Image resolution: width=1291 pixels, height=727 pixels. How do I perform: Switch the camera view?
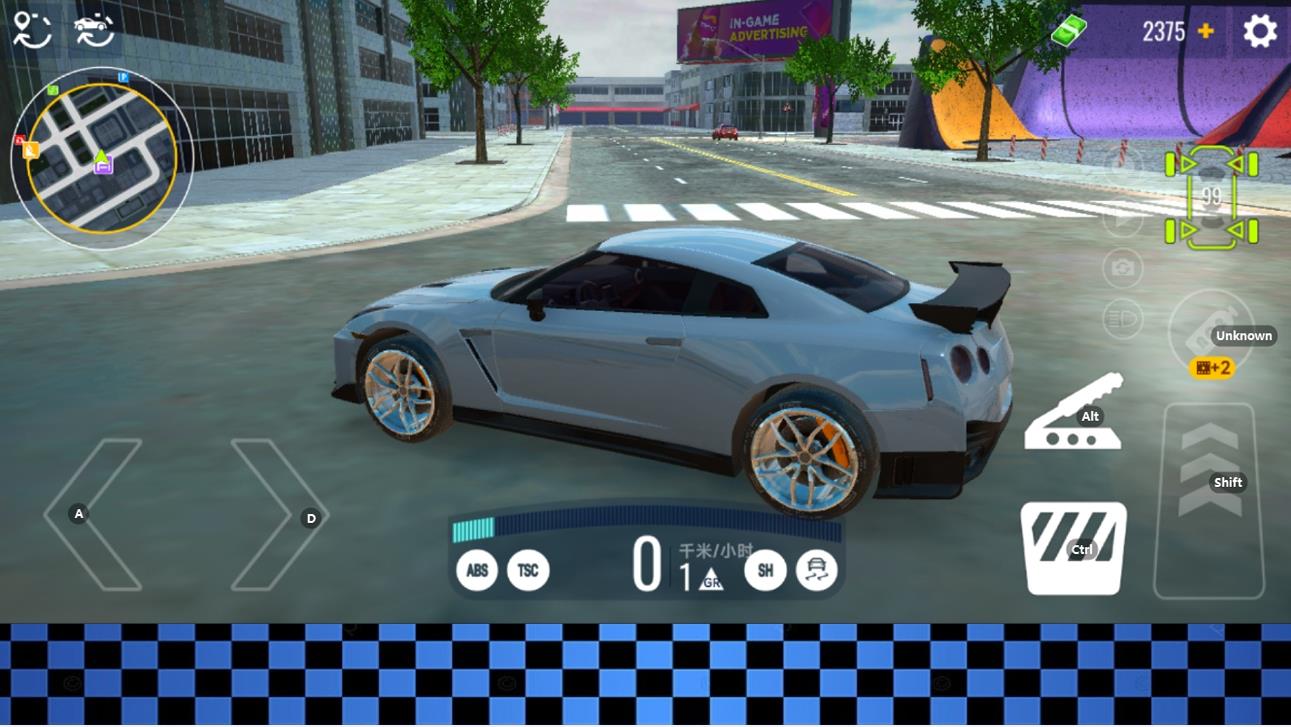pos(1122,268)
